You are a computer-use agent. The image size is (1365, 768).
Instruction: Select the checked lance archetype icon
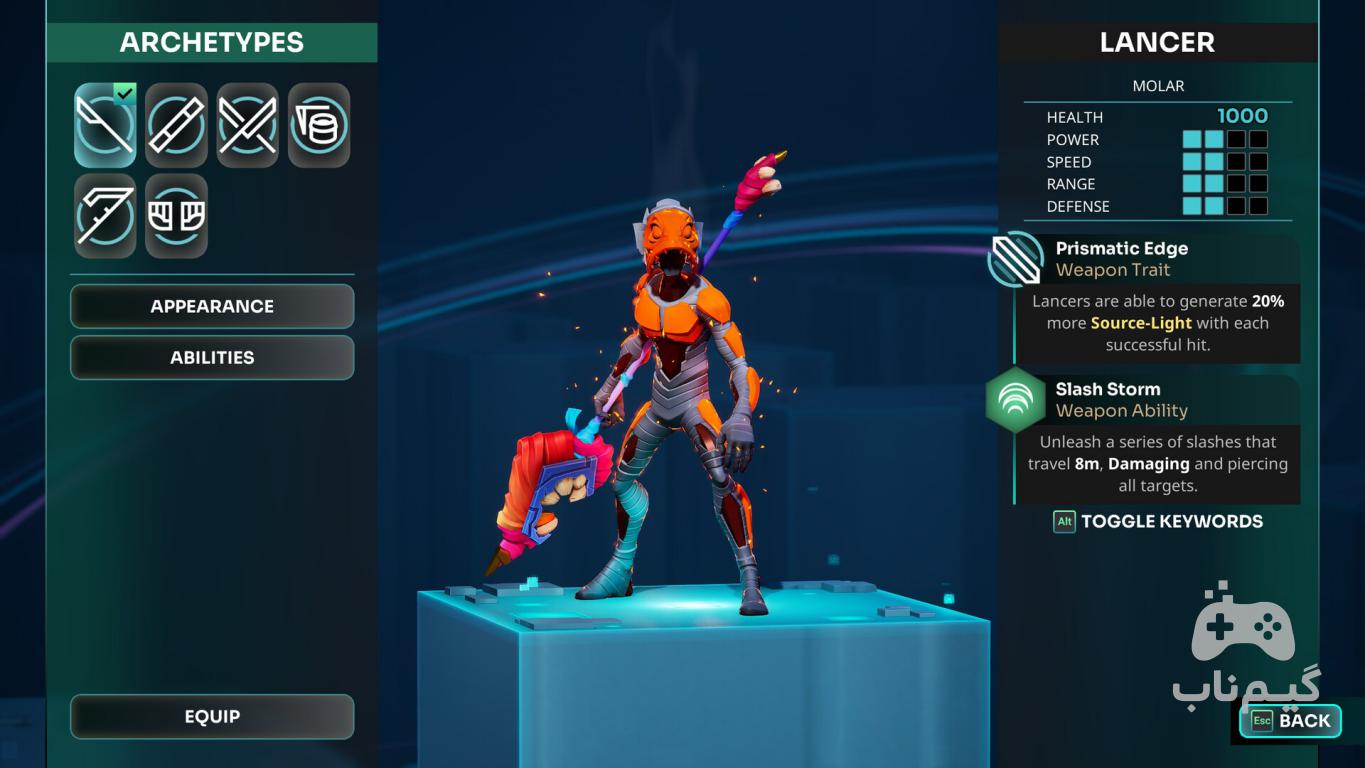105,125
